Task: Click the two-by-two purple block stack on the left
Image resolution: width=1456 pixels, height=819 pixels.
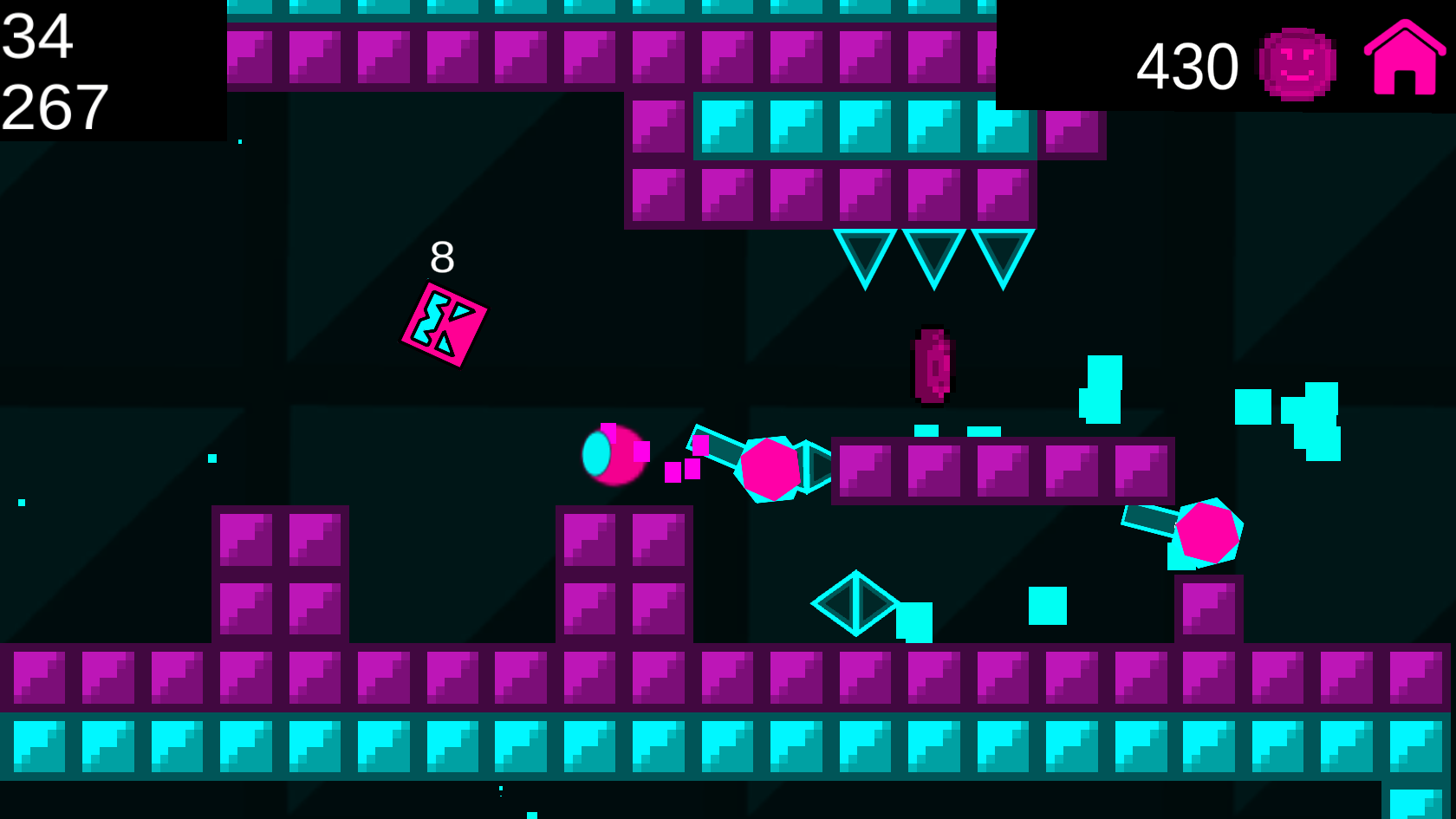Action: (x=282, y=572)
